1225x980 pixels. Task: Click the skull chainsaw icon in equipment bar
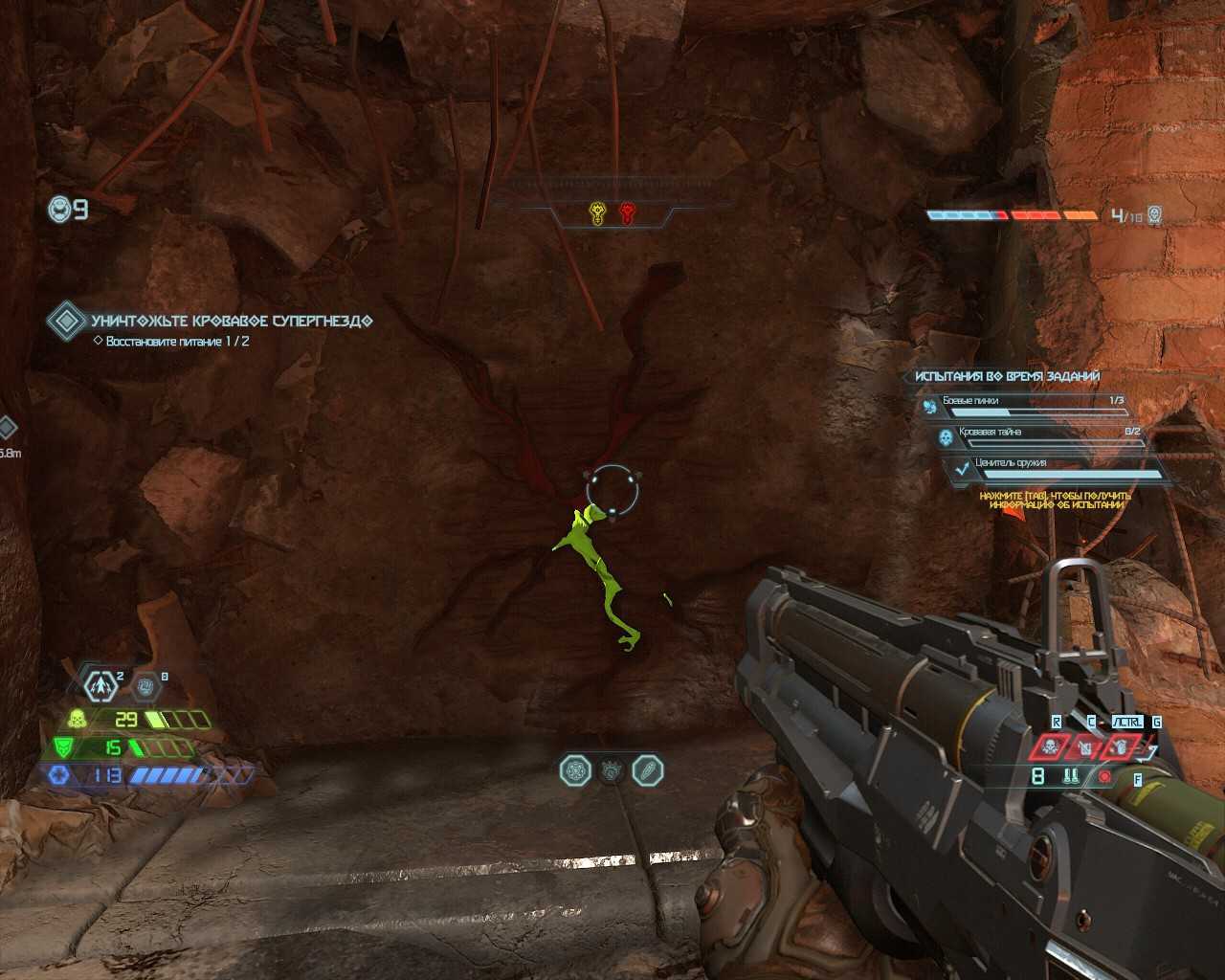(x=1050, y=747)
